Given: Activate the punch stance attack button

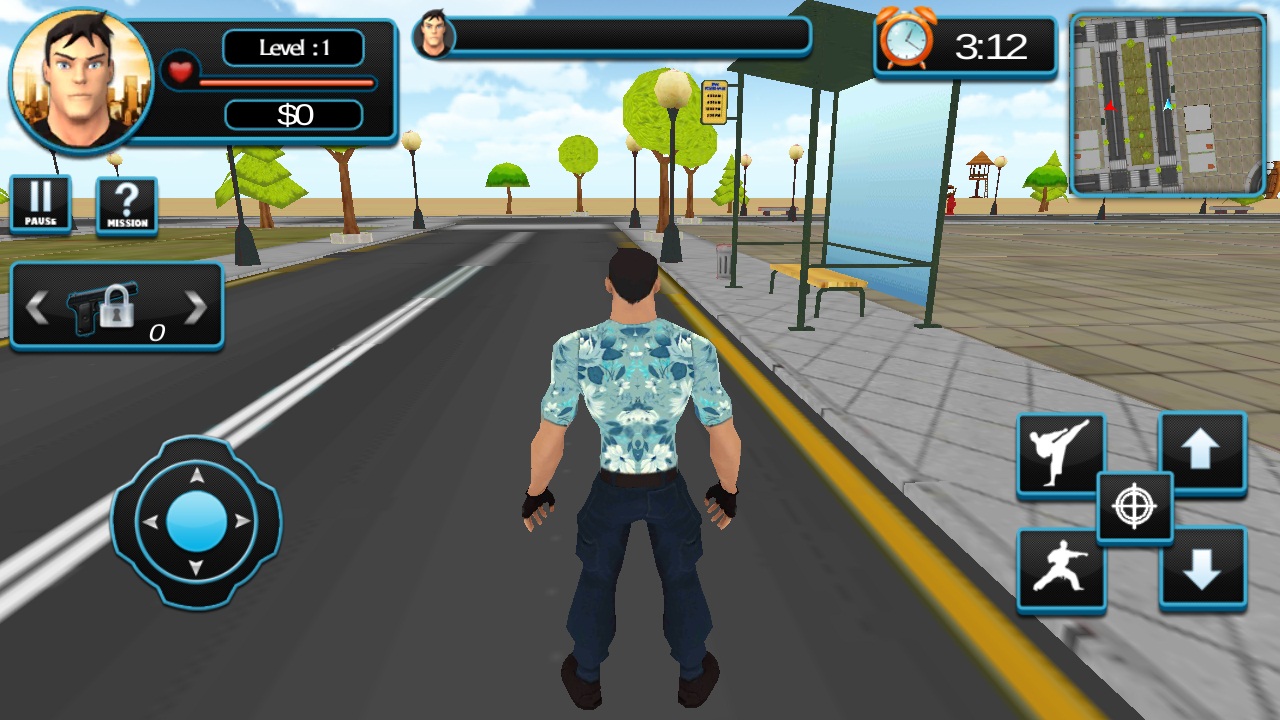Looking at the screenshot, I should click(1061, 569).
